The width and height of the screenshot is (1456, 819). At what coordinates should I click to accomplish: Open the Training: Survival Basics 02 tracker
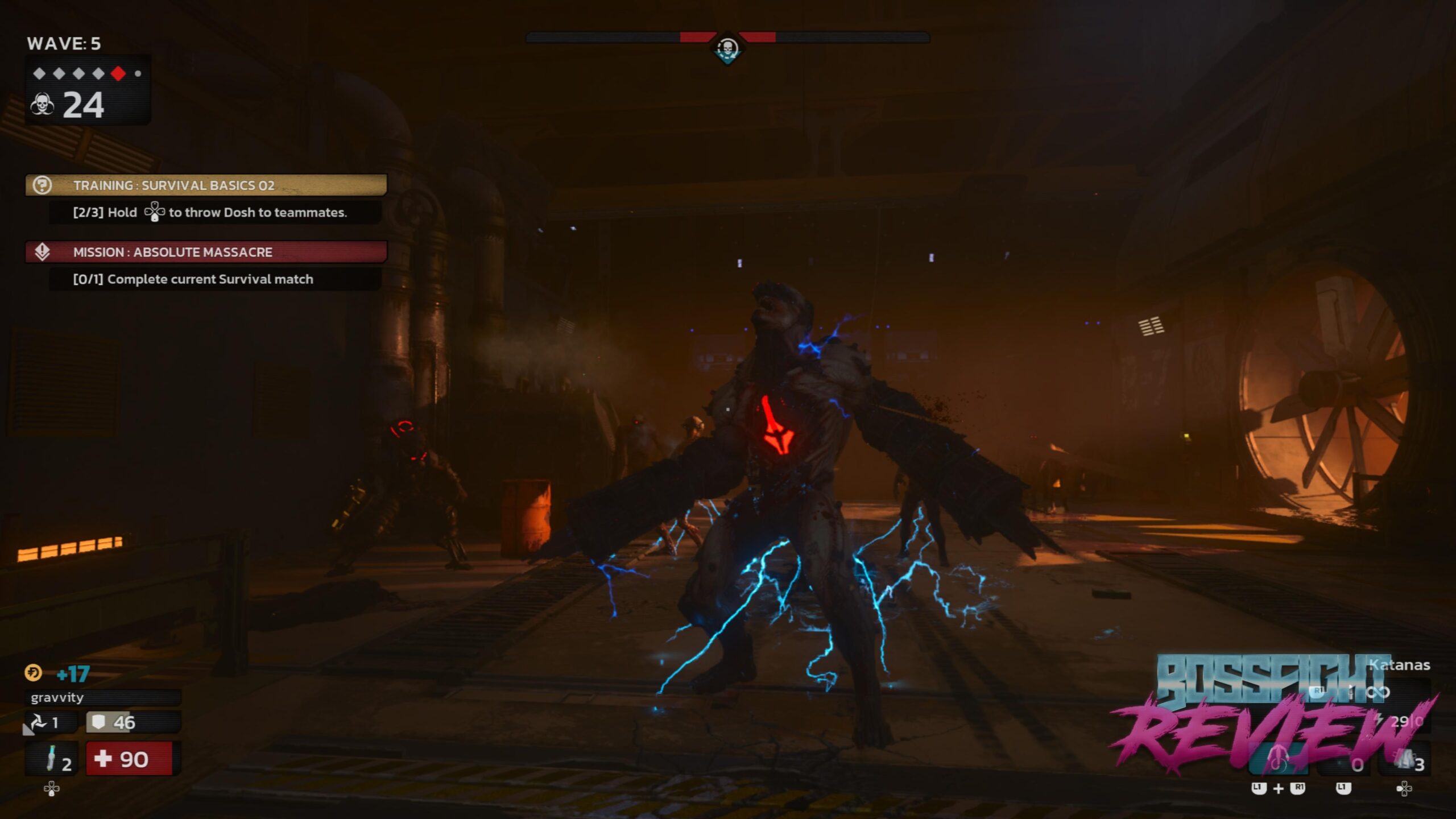coord(206,185)
